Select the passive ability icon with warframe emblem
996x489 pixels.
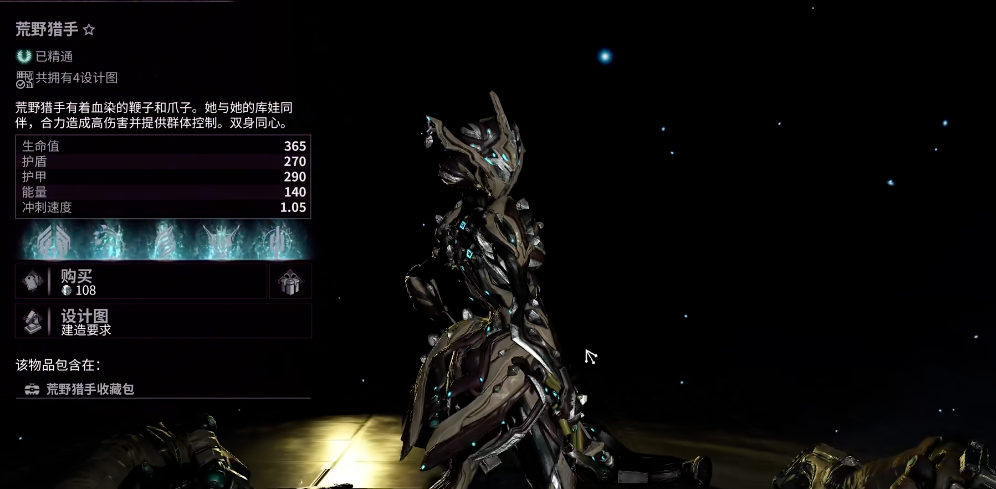click(x=52, y=241)
